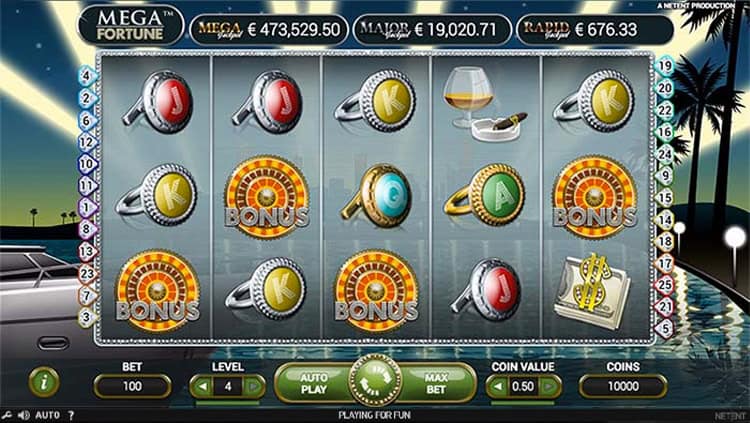The image size is (750, 423).
Task: Open AUTO options in bottom bar
Action: (47, 414)
